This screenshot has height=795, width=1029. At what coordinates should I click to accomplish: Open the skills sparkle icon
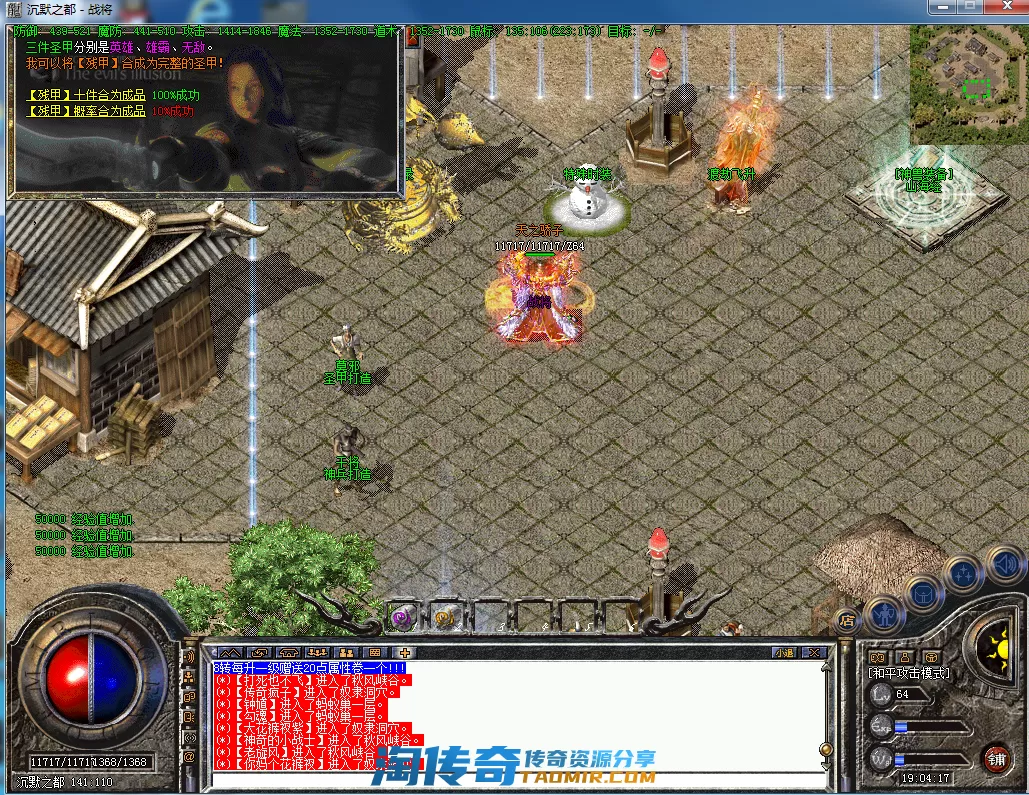coord(963,574)
